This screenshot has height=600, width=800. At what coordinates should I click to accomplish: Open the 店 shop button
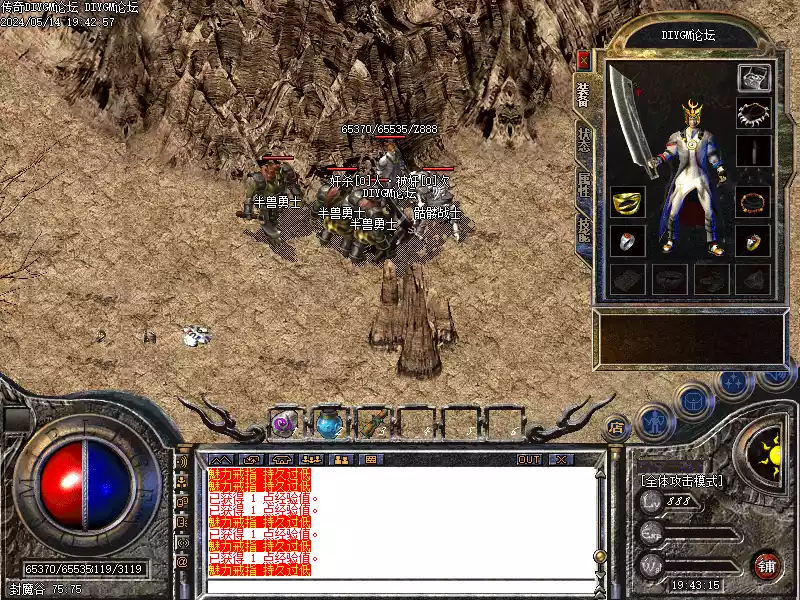point(617,425)
